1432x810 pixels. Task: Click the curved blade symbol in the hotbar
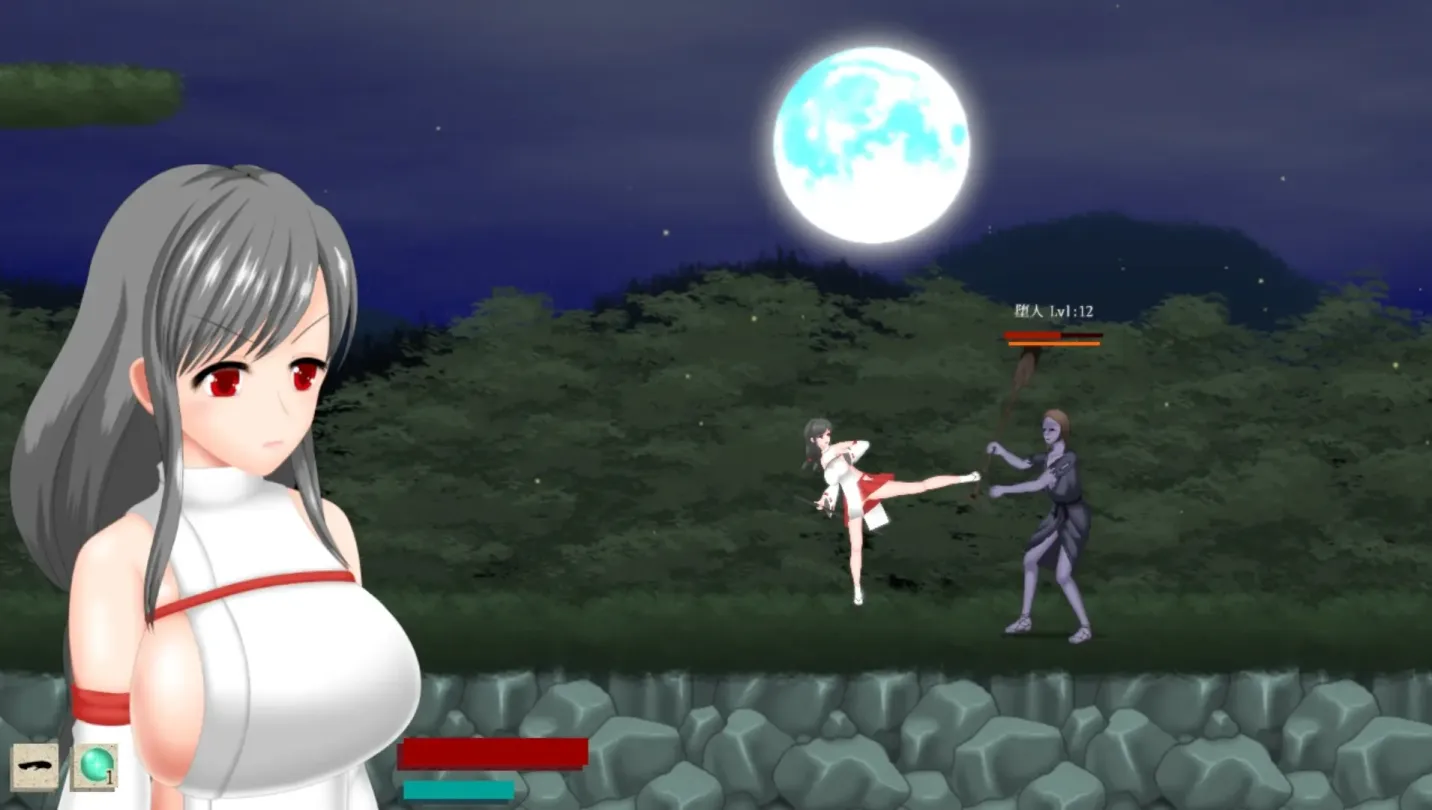(33, 765)
